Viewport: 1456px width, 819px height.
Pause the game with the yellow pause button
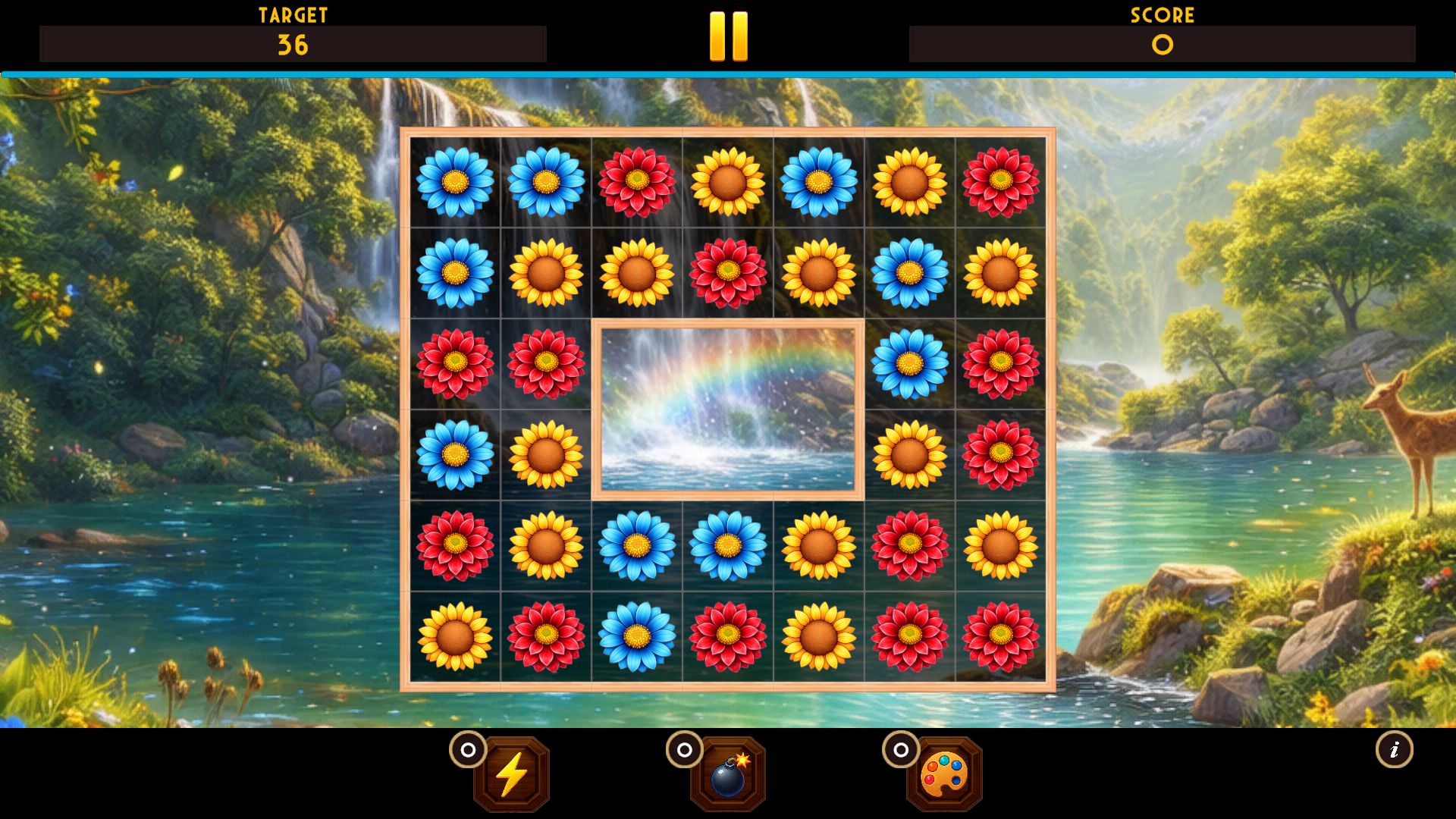point(728,36)
